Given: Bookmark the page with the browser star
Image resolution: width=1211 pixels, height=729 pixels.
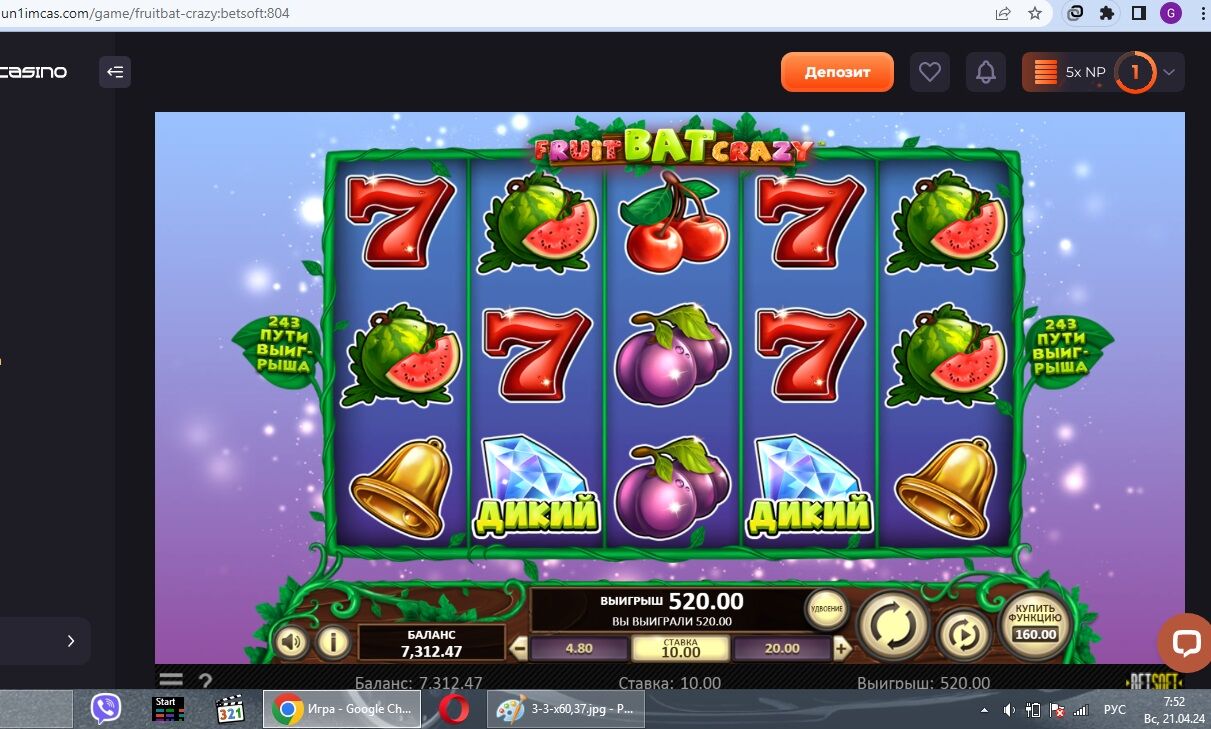Looking at the screenshot, I should point(1035,13).
